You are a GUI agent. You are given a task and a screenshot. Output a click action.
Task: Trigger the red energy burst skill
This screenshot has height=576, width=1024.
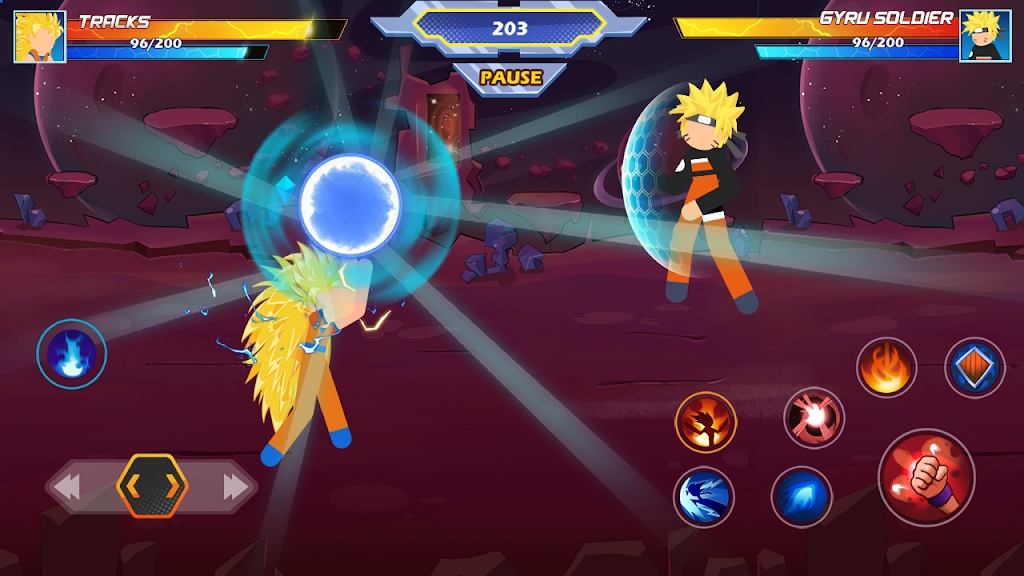click(814, 417)
